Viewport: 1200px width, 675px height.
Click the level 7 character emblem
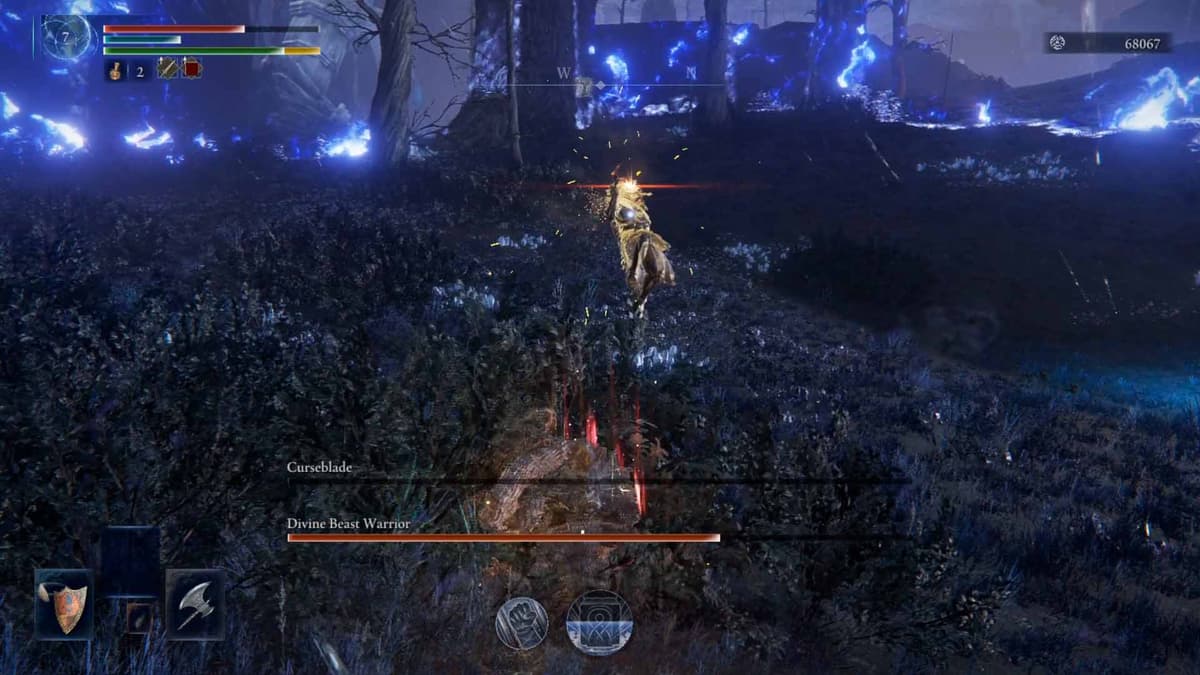66,37
